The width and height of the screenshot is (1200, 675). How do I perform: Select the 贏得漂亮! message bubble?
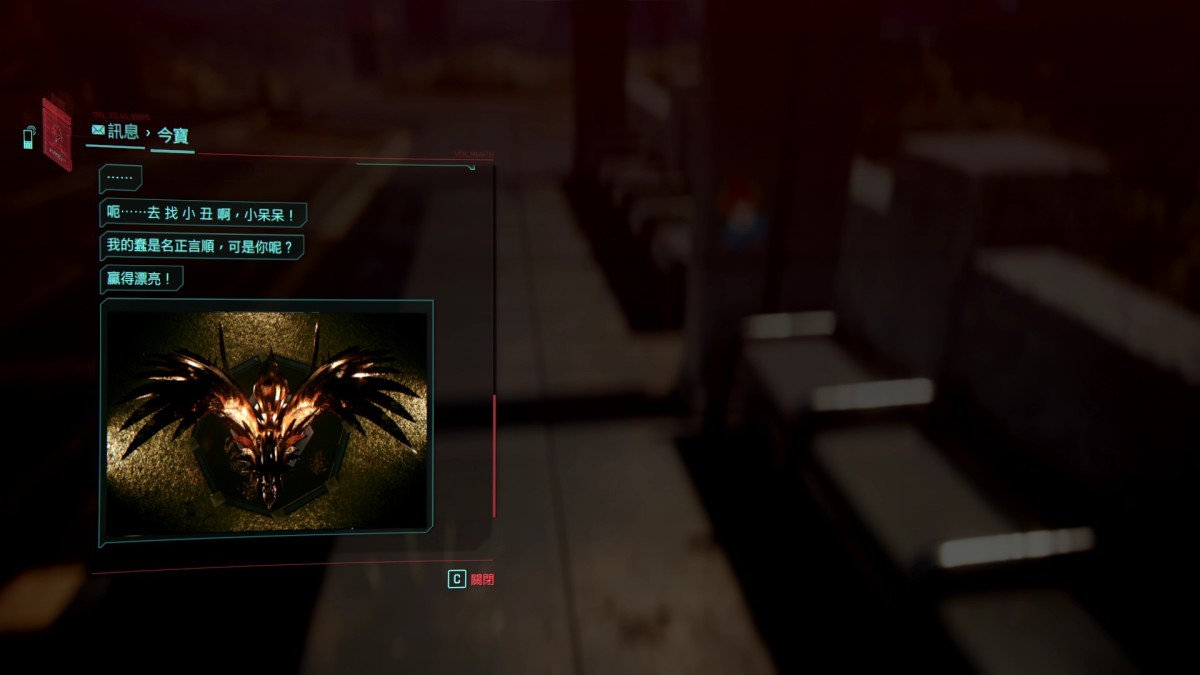pos(142,279)
